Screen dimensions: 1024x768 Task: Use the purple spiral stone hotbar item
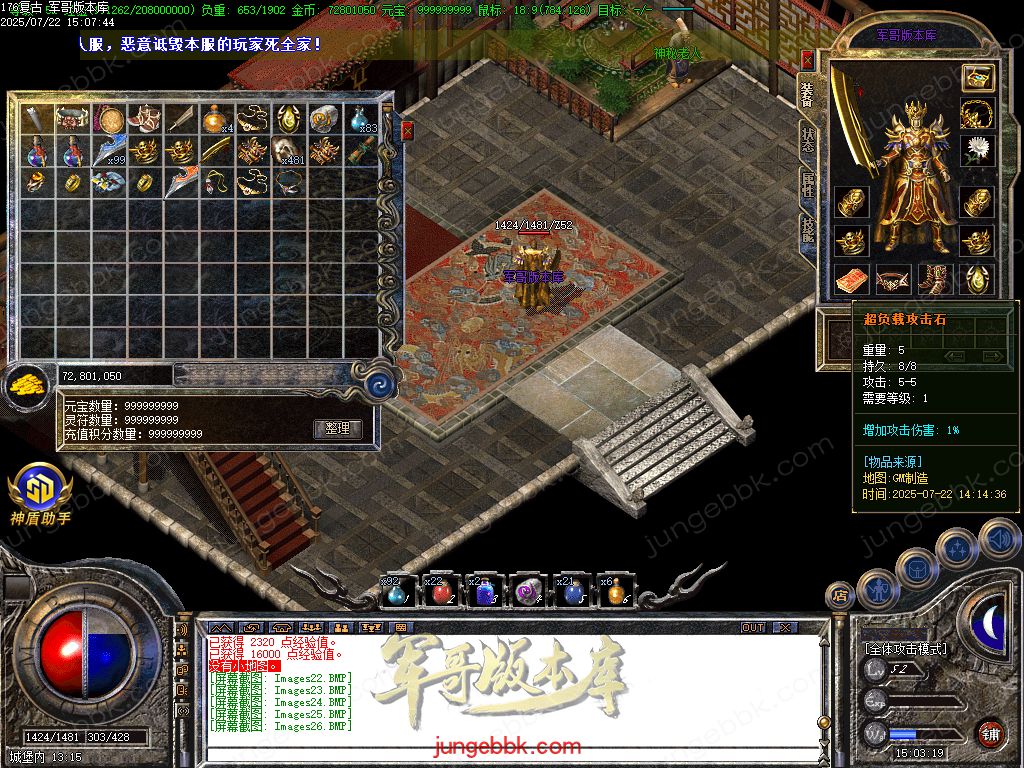click(x=527, y=593)
